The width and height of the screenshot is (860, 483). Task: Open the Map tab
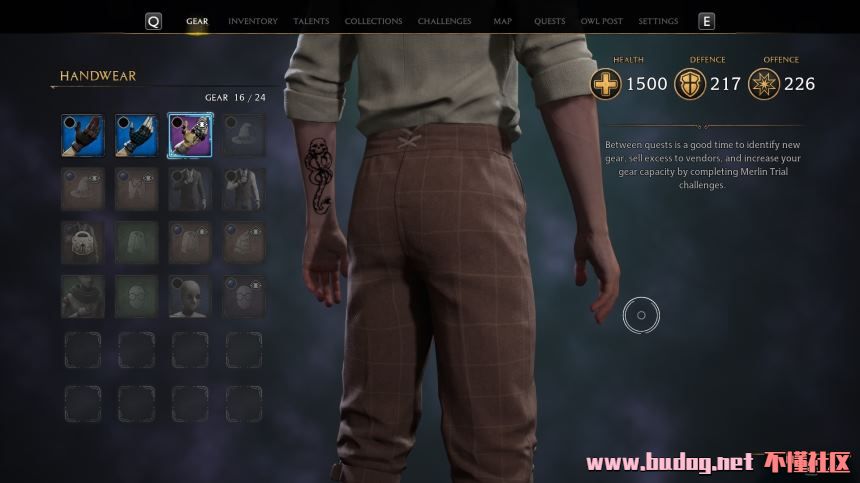pos(502,21)
